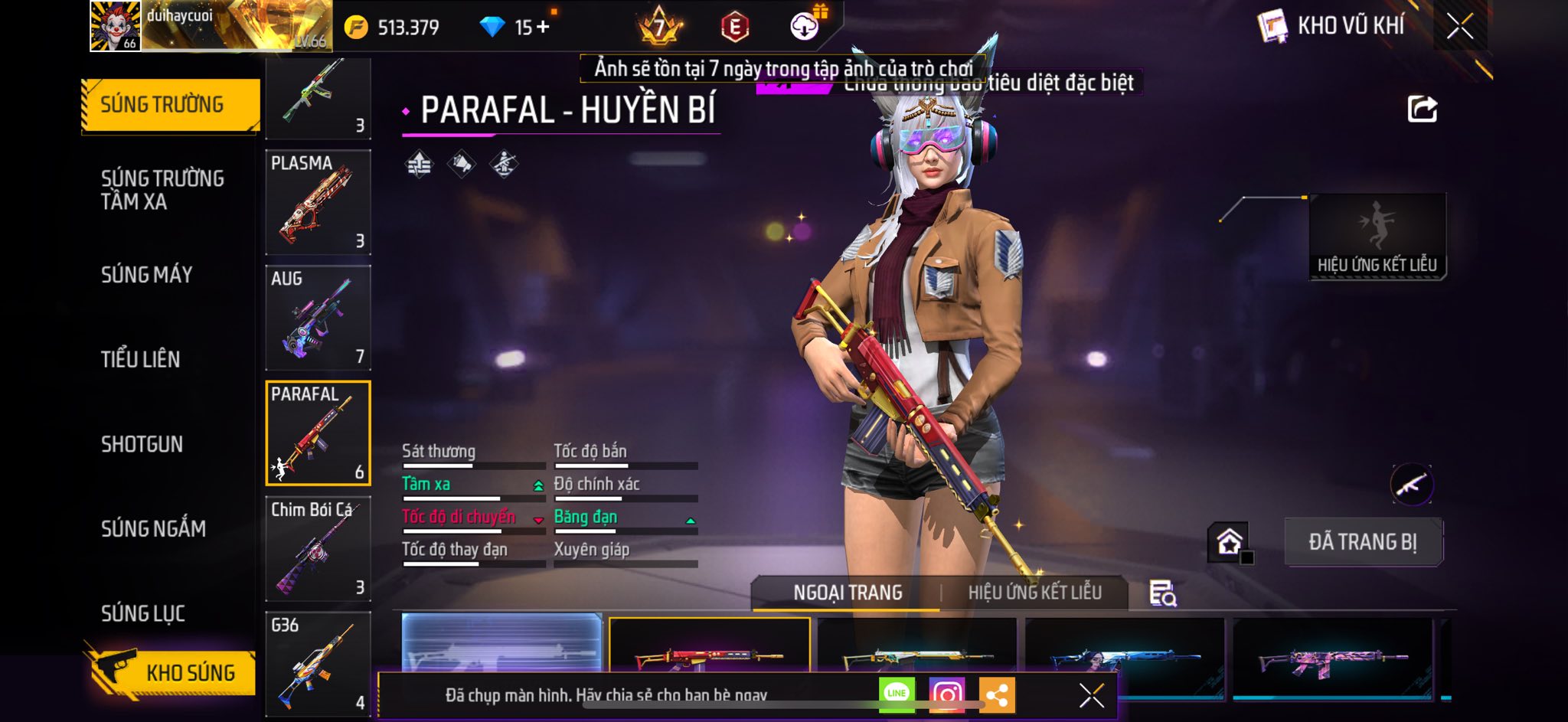Select the Chim Bói Cá weapon tile
Screen dimensions: 1568x722
point(318,548)
